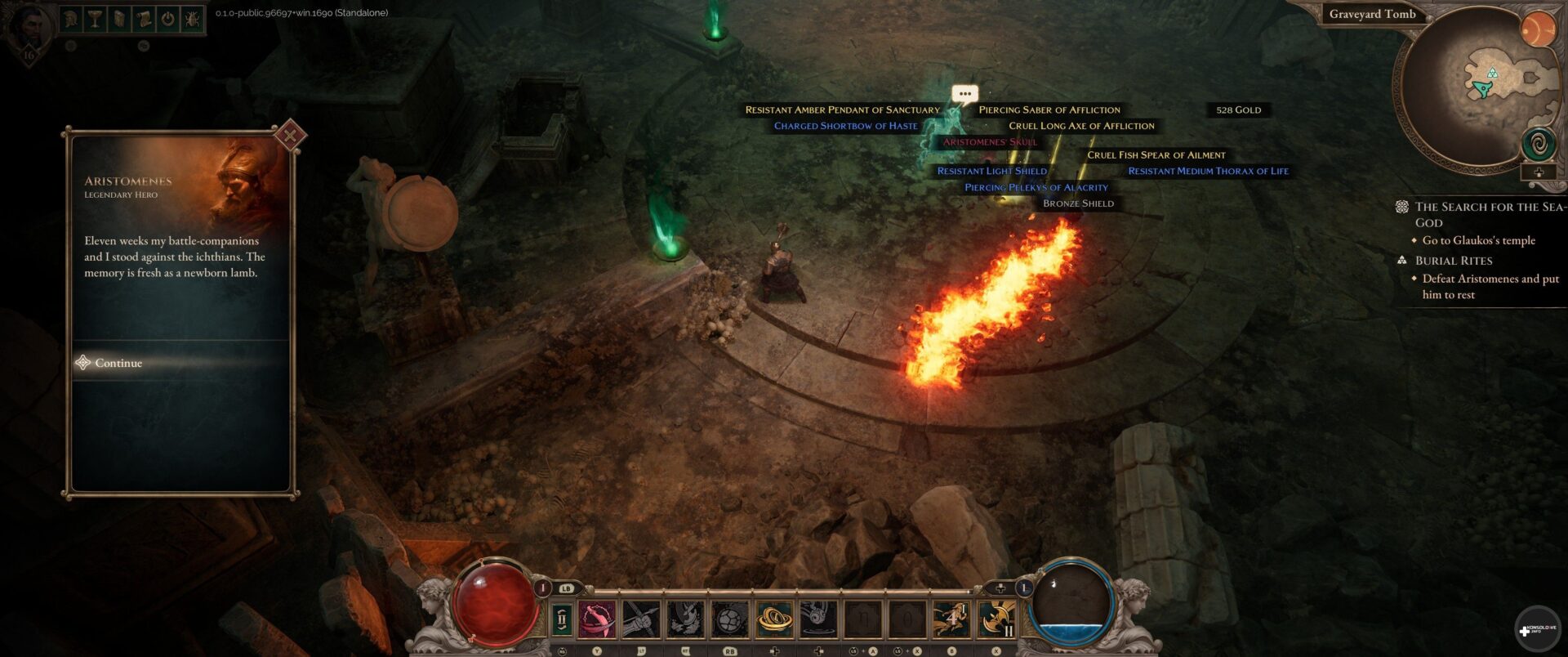Continue the Aristomenes dialogue
This screenshot has height=657, width=1568.
pos(118,363)
